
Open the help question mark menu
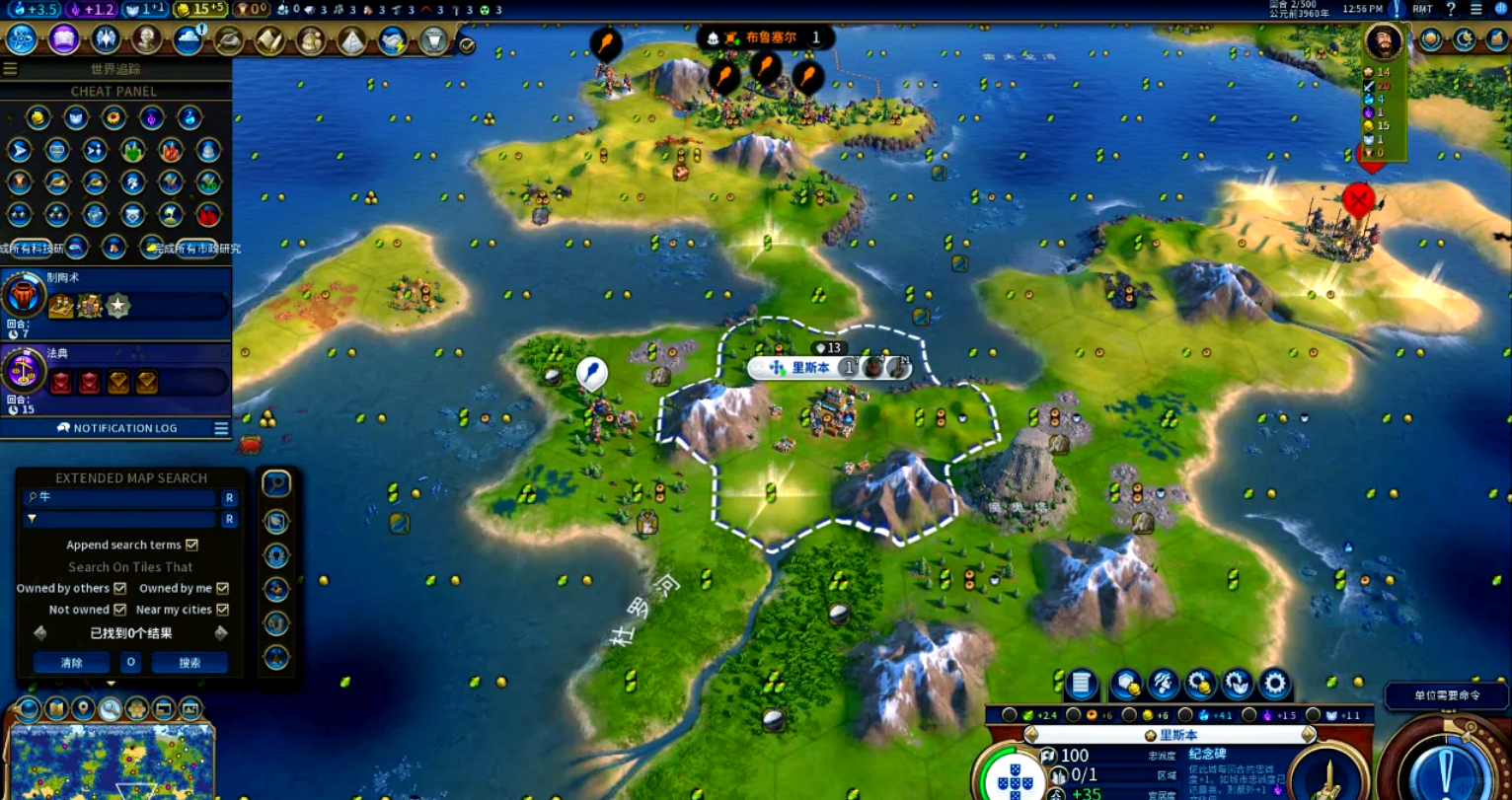pyautogui.click(x=1451, y=9)
